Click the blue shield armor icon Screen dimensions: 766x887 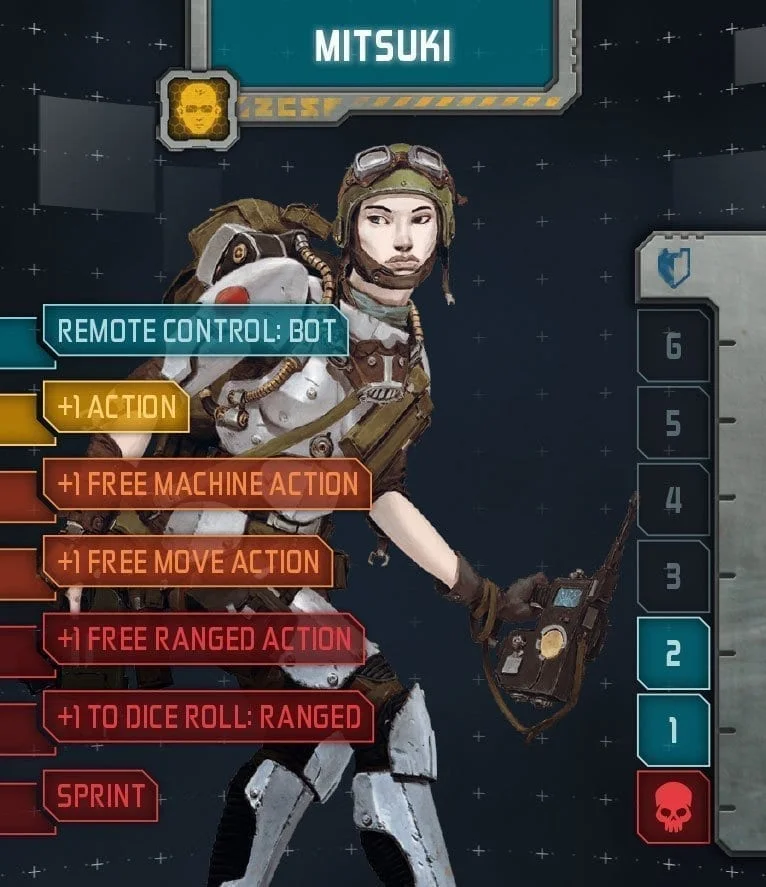(674, 268)
